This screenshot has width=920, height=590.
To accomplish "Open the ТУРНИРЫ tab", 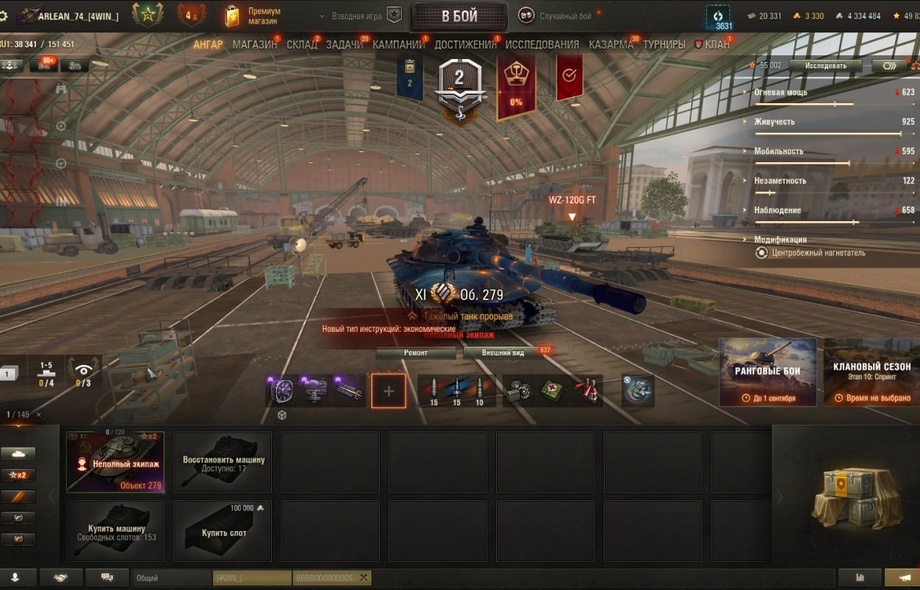I will click(664, 45).
